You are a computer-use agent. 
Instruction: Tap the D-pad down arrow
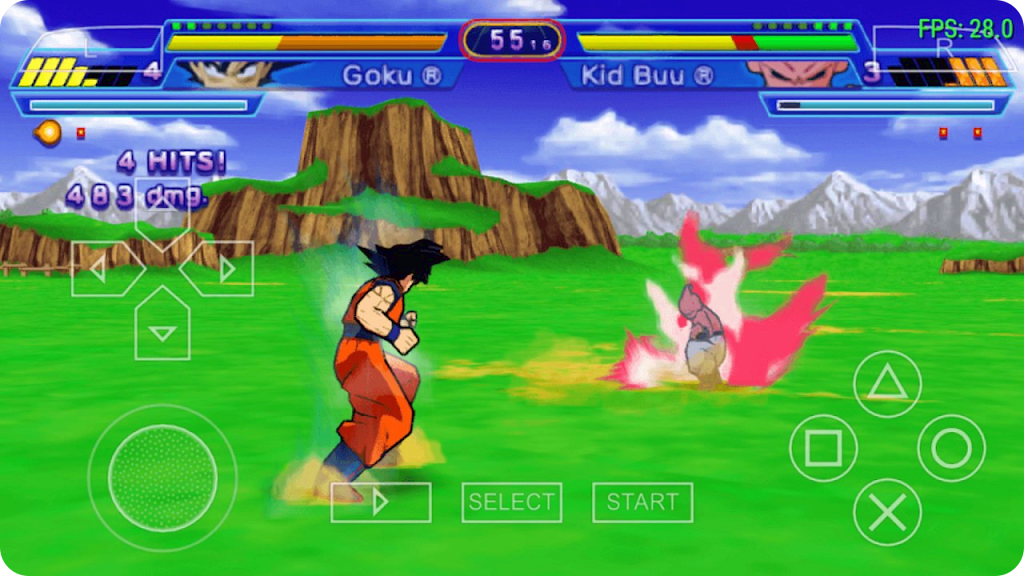162,328
